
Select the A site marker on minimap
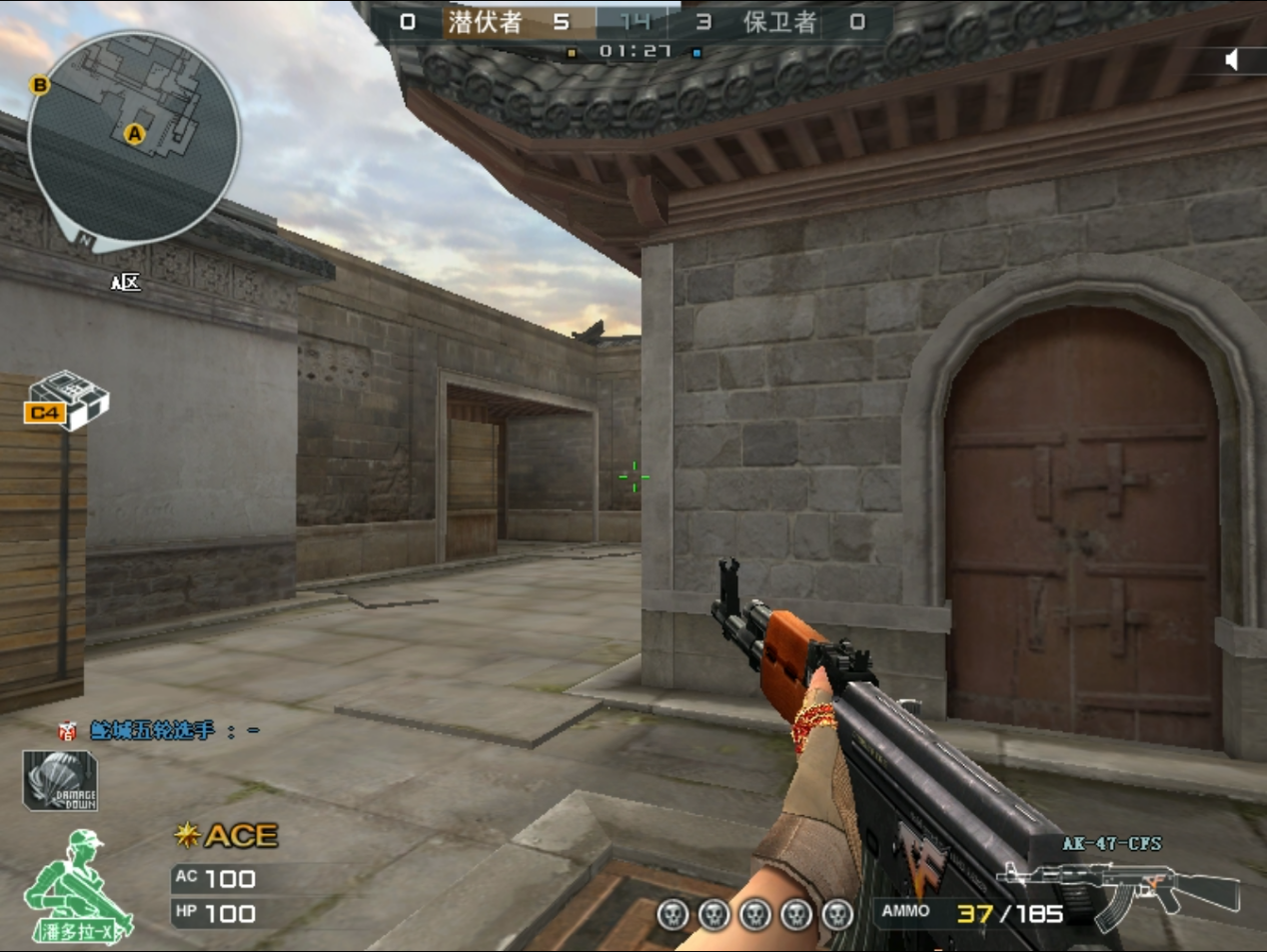(x=134, y=134)
